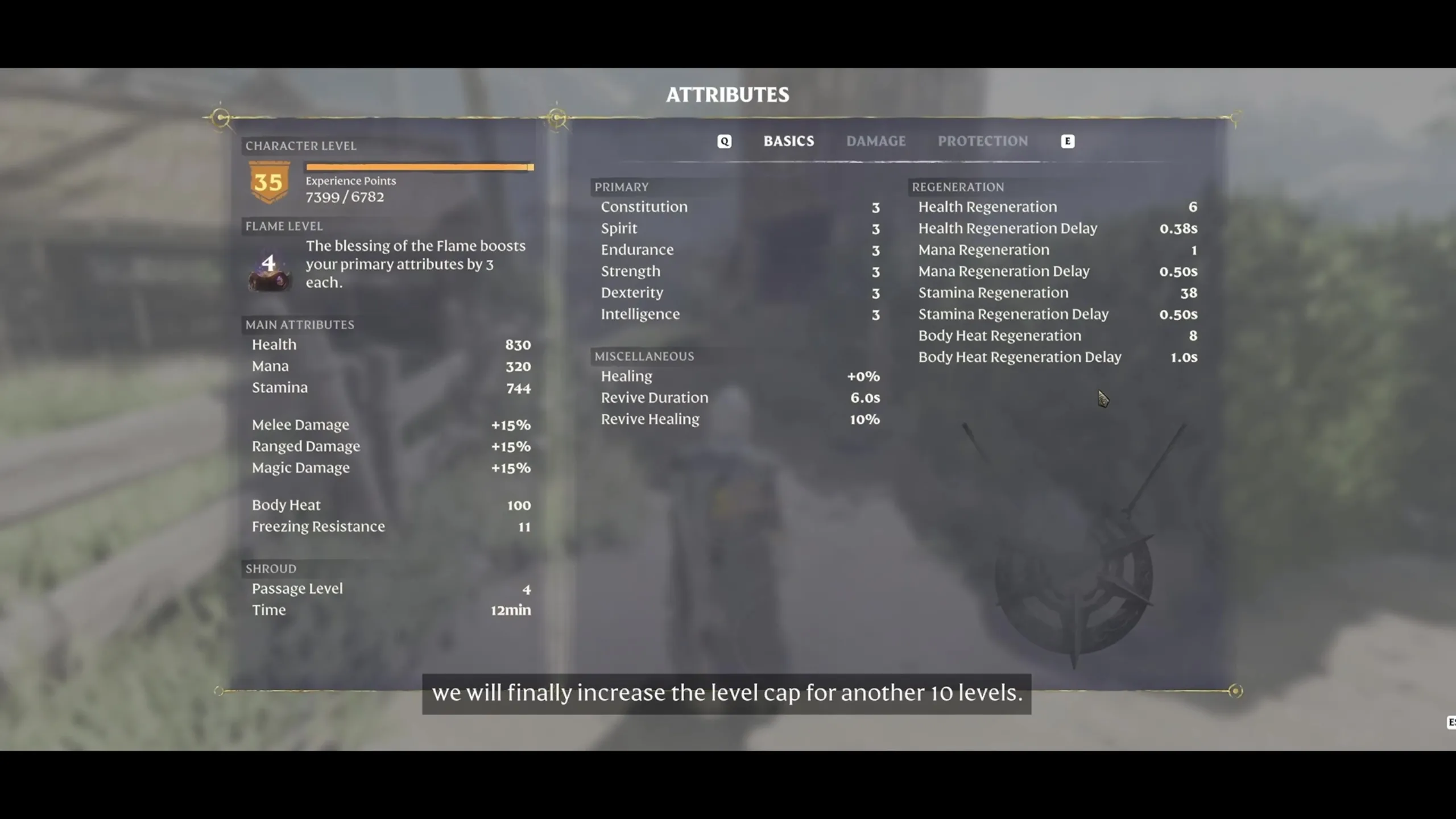1456x819 pixels.
Task: Expand the Shroud section header
Action: tap(271, 569)
